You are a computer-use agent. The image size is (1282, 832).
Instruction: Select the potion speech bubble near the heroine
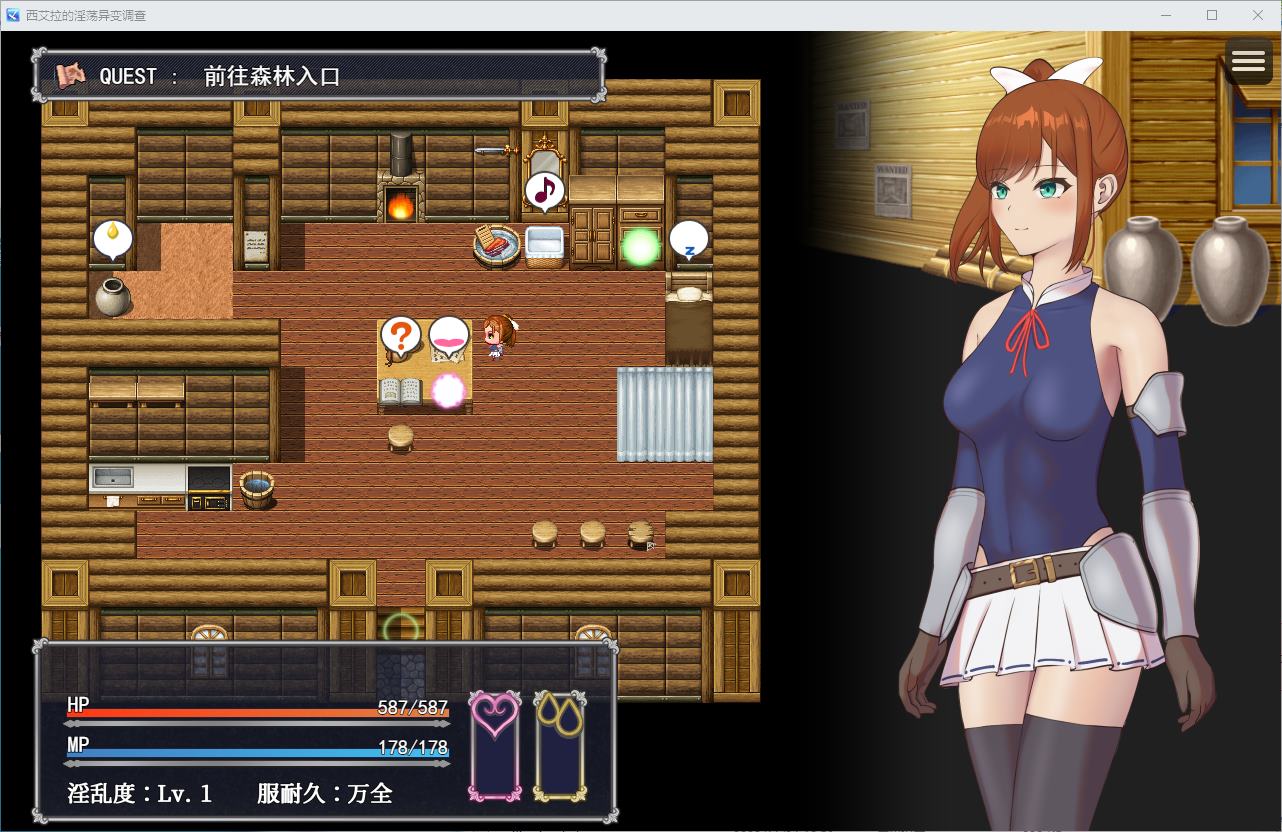(447, 335)
